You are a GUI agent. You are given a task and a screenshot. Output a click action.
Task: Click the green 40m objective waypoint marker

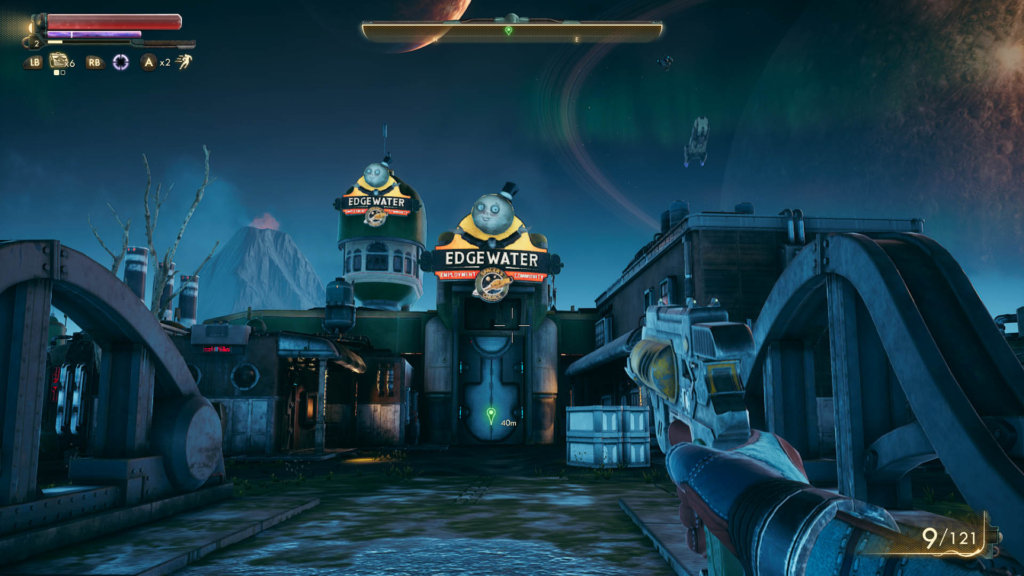pyautogui.click(x=490, y=414)
